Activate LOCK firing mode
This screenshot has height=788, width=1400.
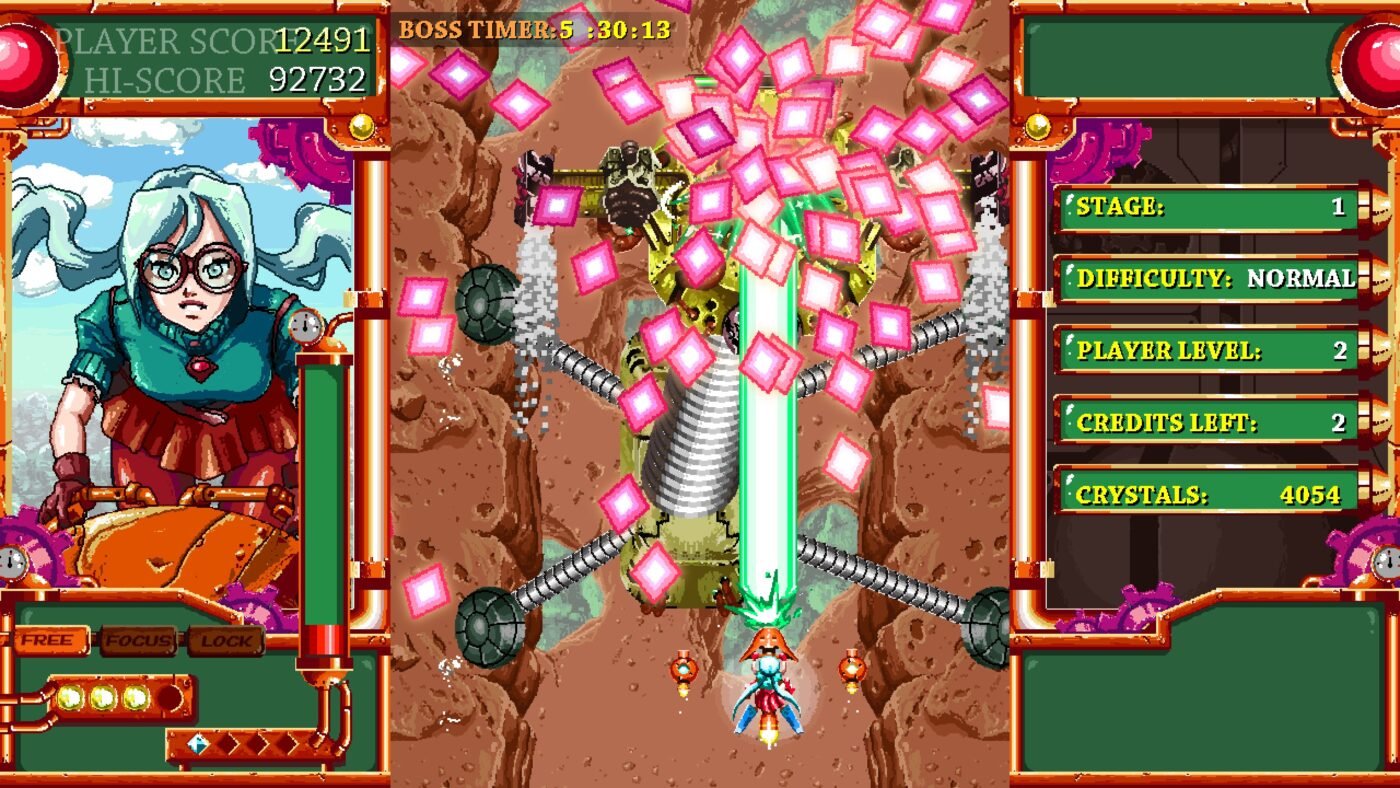[225, 640]
